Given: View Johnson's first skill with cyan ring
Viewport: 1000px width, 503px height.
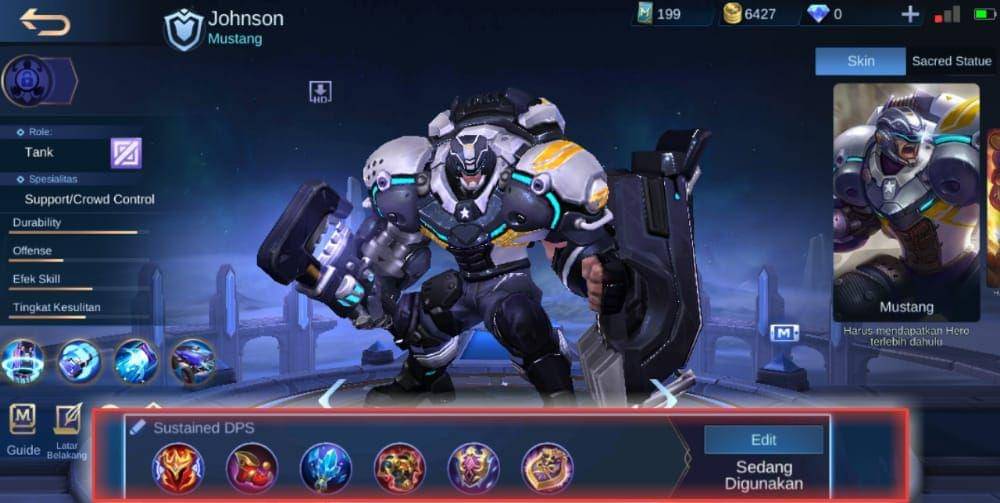Looking at the screenshot, I should (x=23, y=361).
